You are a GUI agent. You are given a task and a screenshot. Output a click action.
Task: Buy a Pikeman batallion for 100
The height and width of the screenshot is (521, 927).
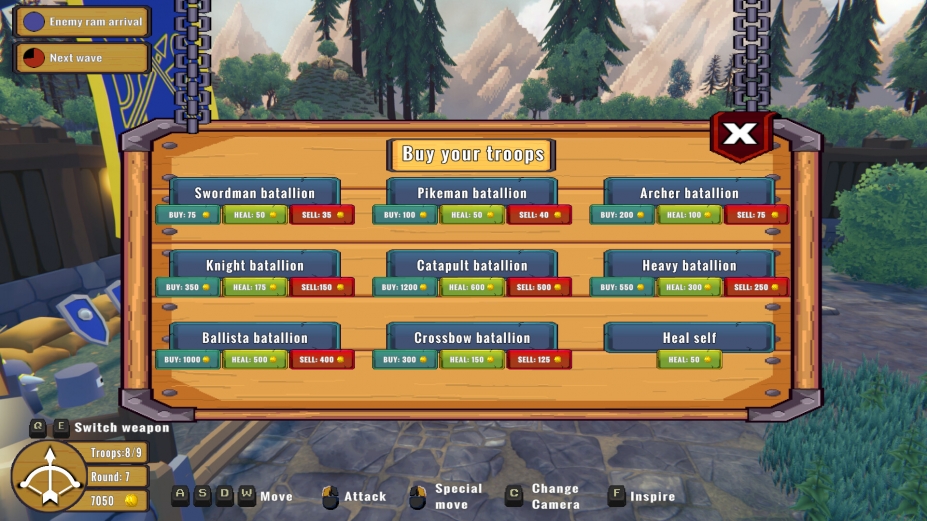point(405,215)
